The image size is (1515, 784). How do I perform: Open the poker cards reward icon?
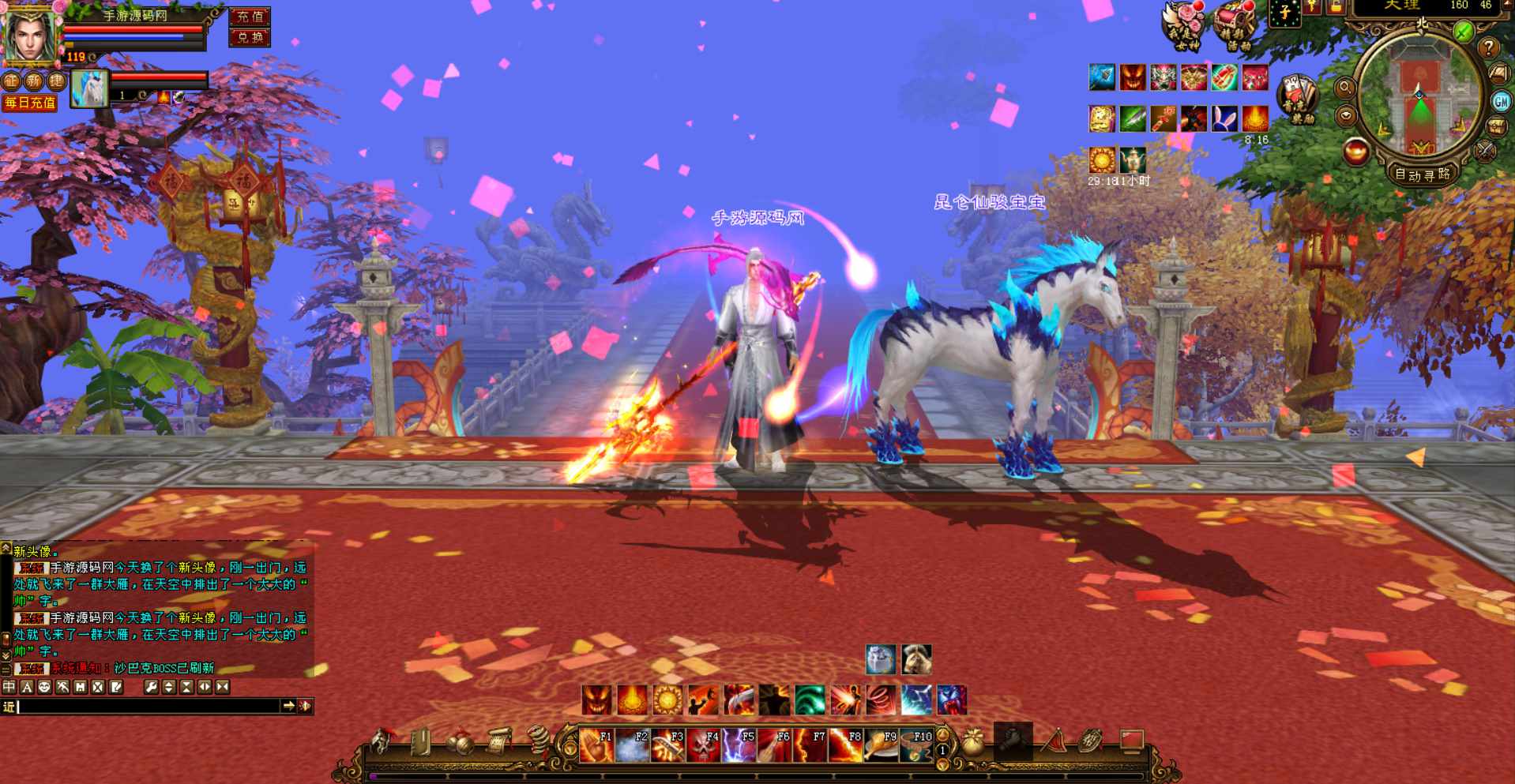point(1297,98)
